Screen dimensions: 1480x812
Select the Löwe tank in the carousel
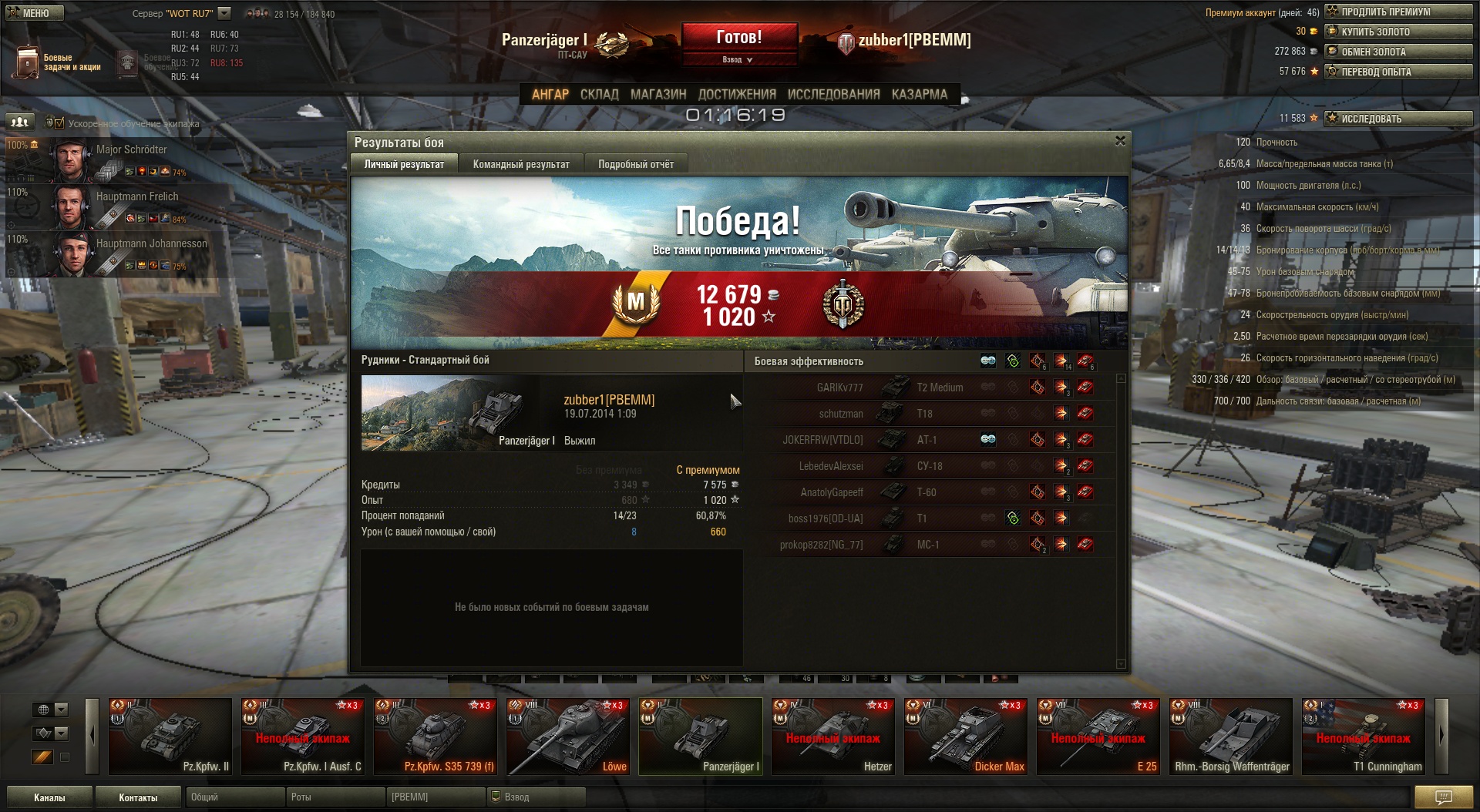[x=568, y=737]
